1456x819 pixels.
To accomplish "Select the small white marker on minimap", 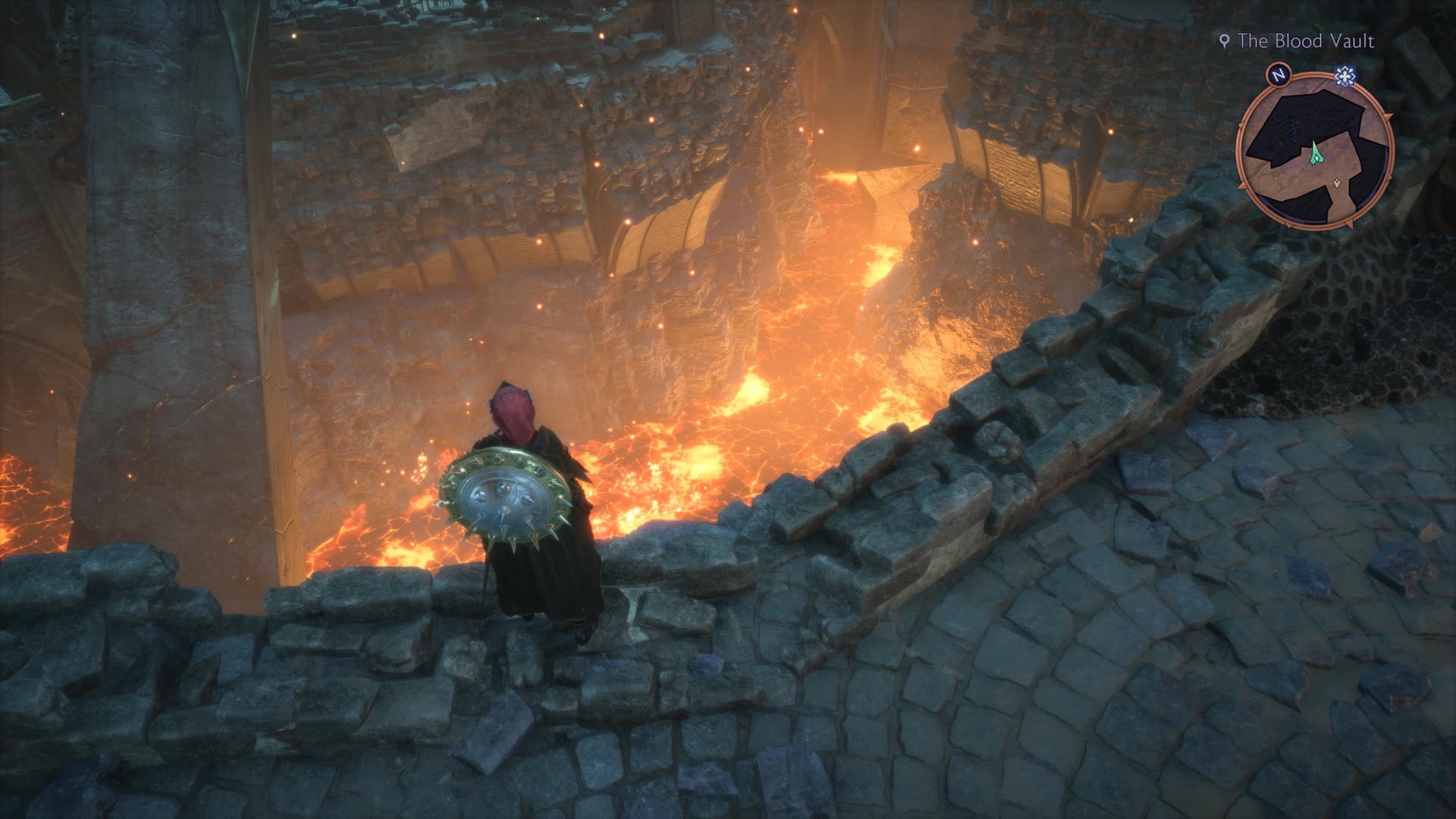I will click(x=1338, y=183).
